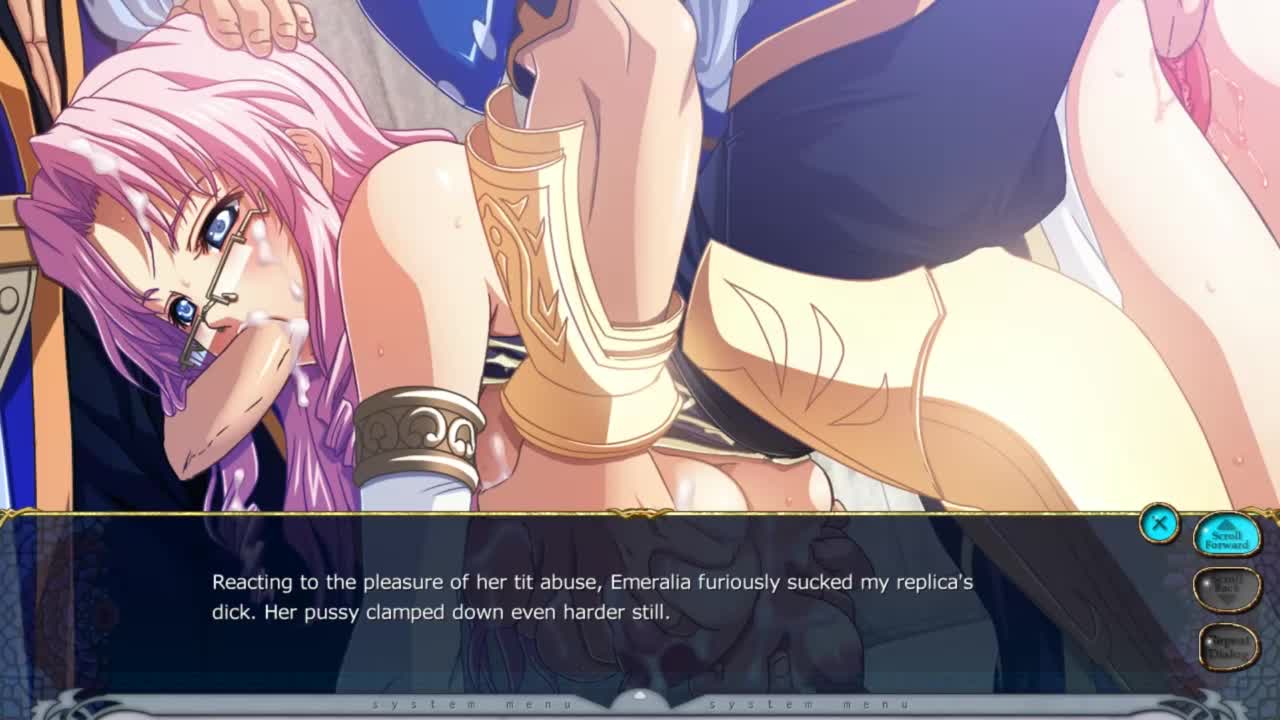Viewport: 1280px width, 720px height.
Task: Click the Scroll Forward button
Action: 1227,537
